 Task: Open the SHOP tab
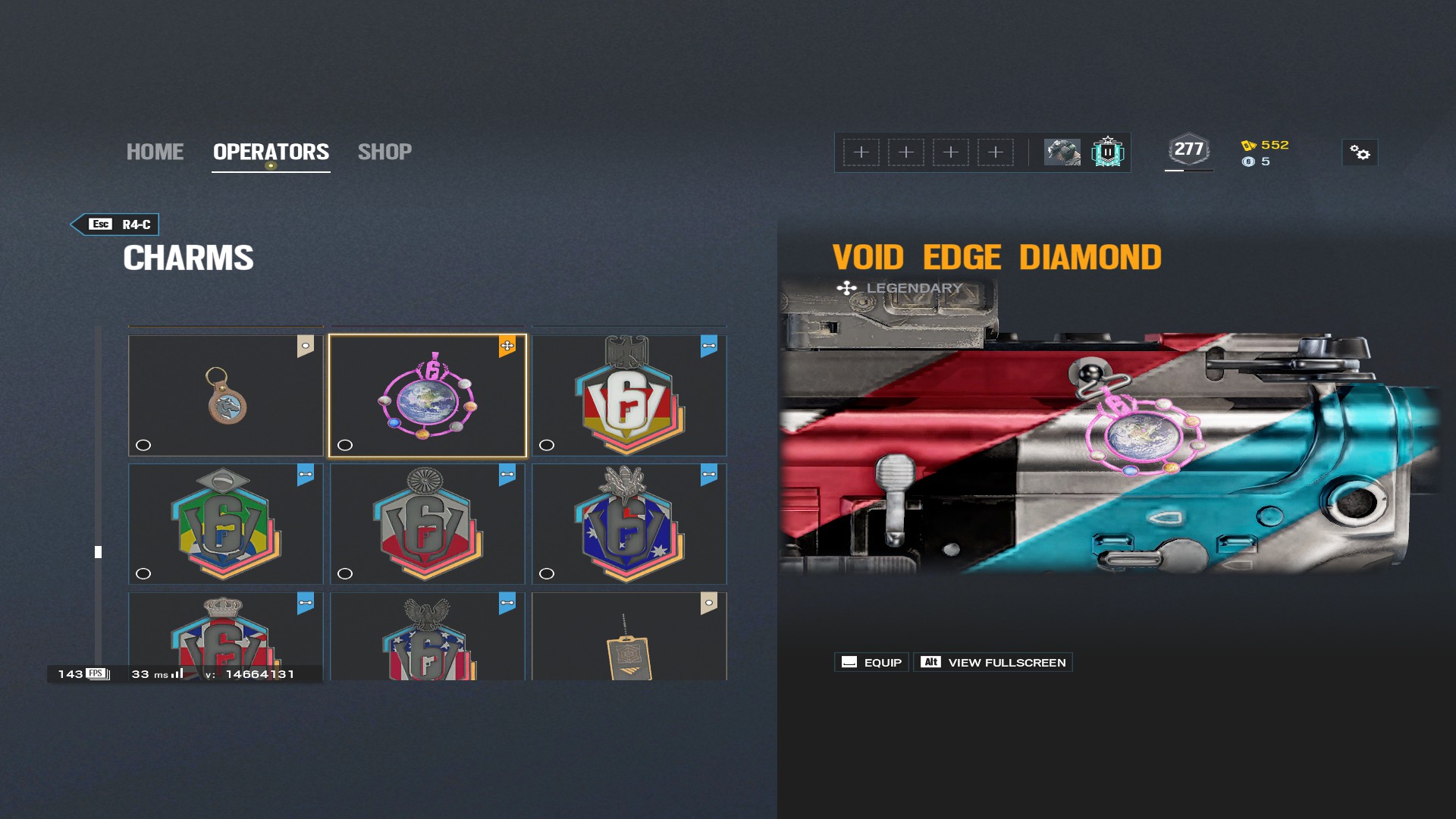click(385, 151)
